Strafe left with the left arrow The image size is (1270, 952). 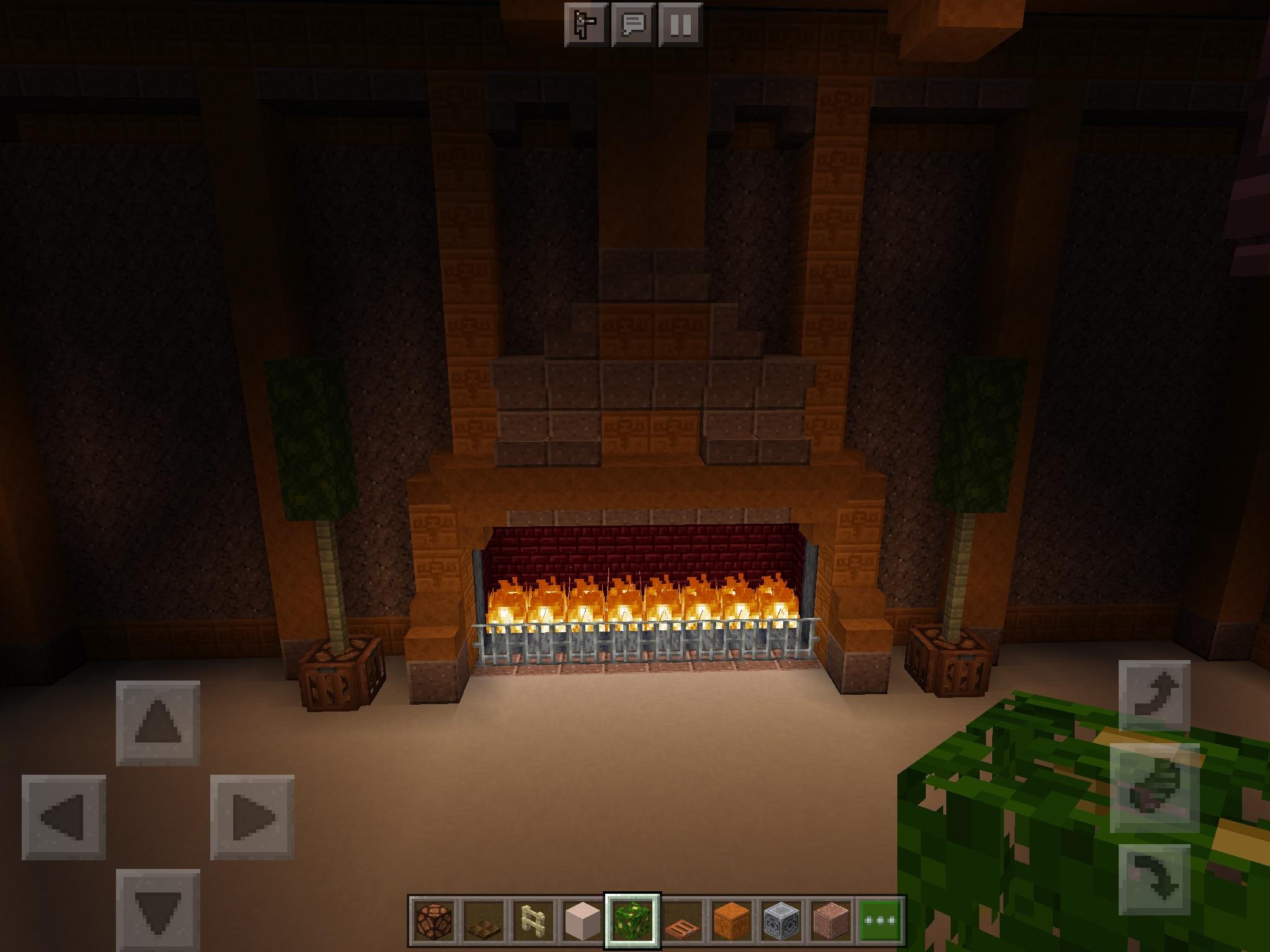pos(63,817)
